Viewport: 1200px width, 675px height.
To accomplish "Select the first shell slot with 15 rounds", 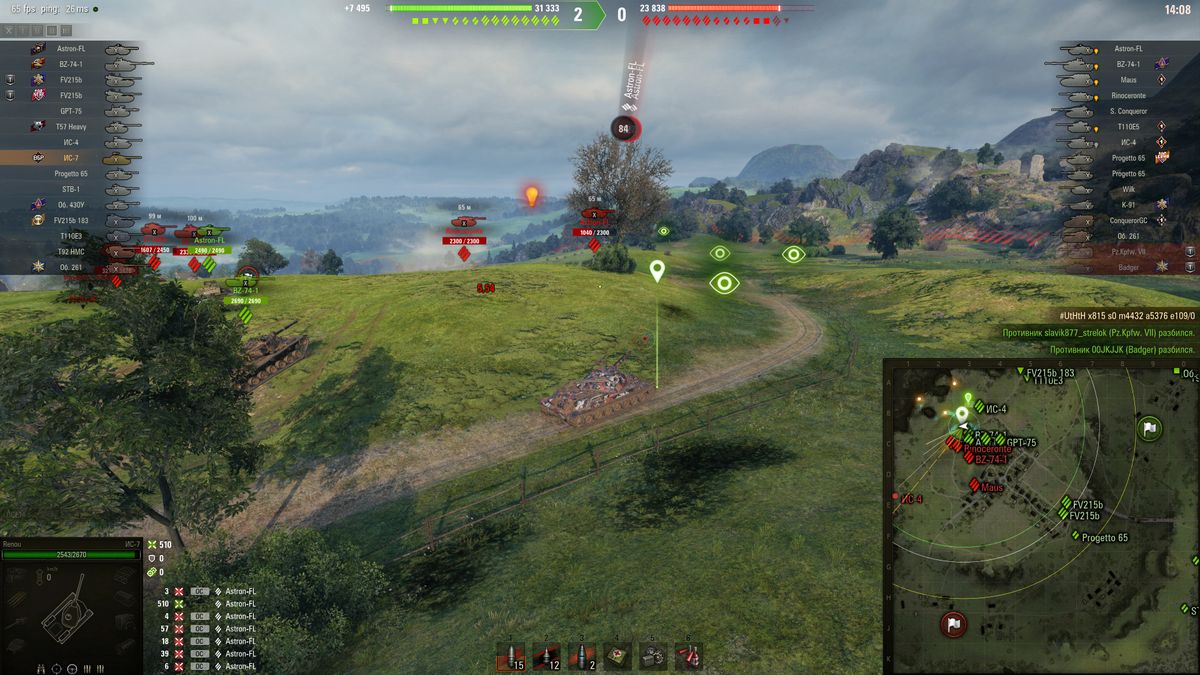I will (512, 656).
